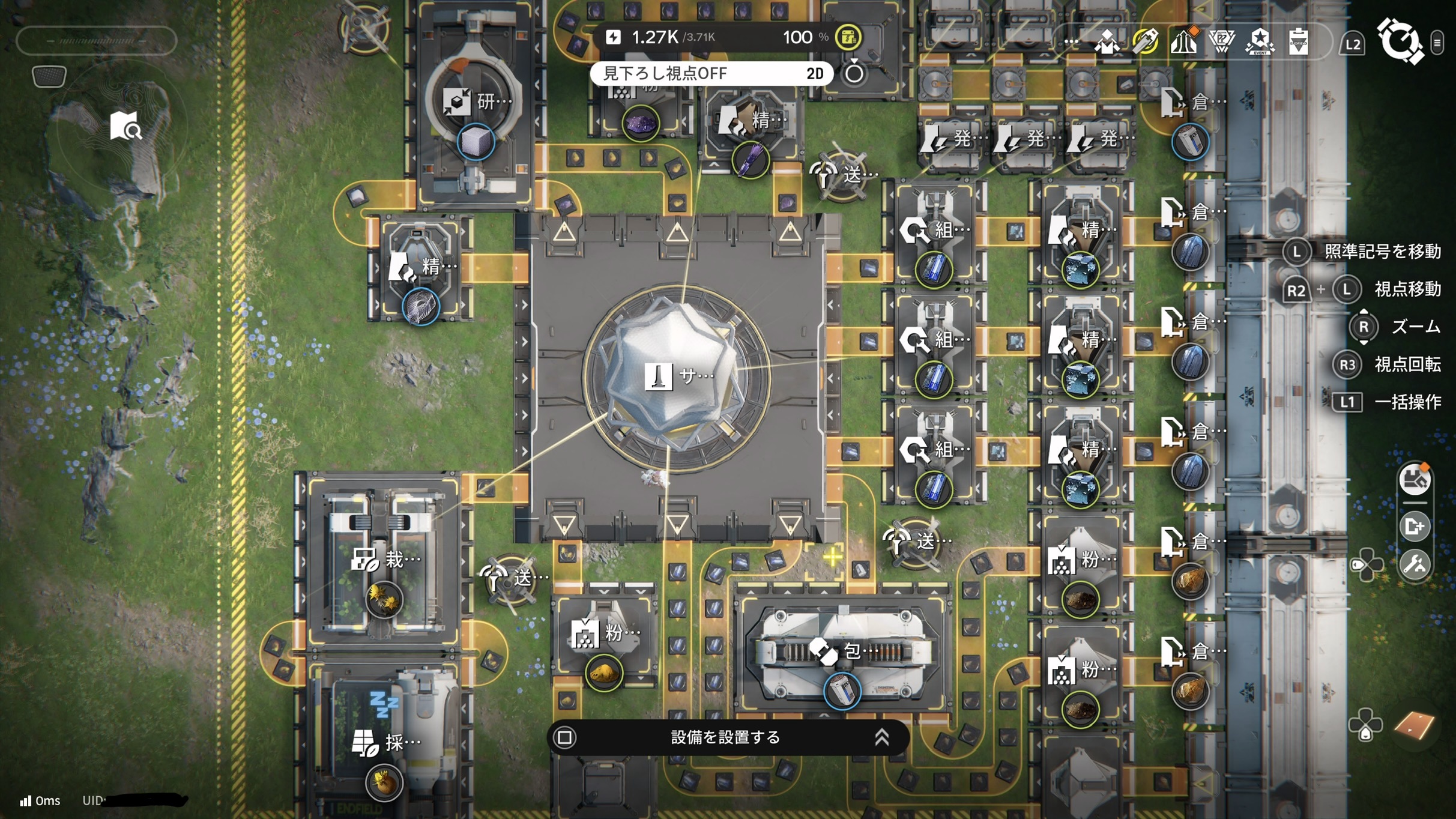The image size is (1456, 819).
Task: Click the blueprint document-plus icon
Action: pos(1415,527)
